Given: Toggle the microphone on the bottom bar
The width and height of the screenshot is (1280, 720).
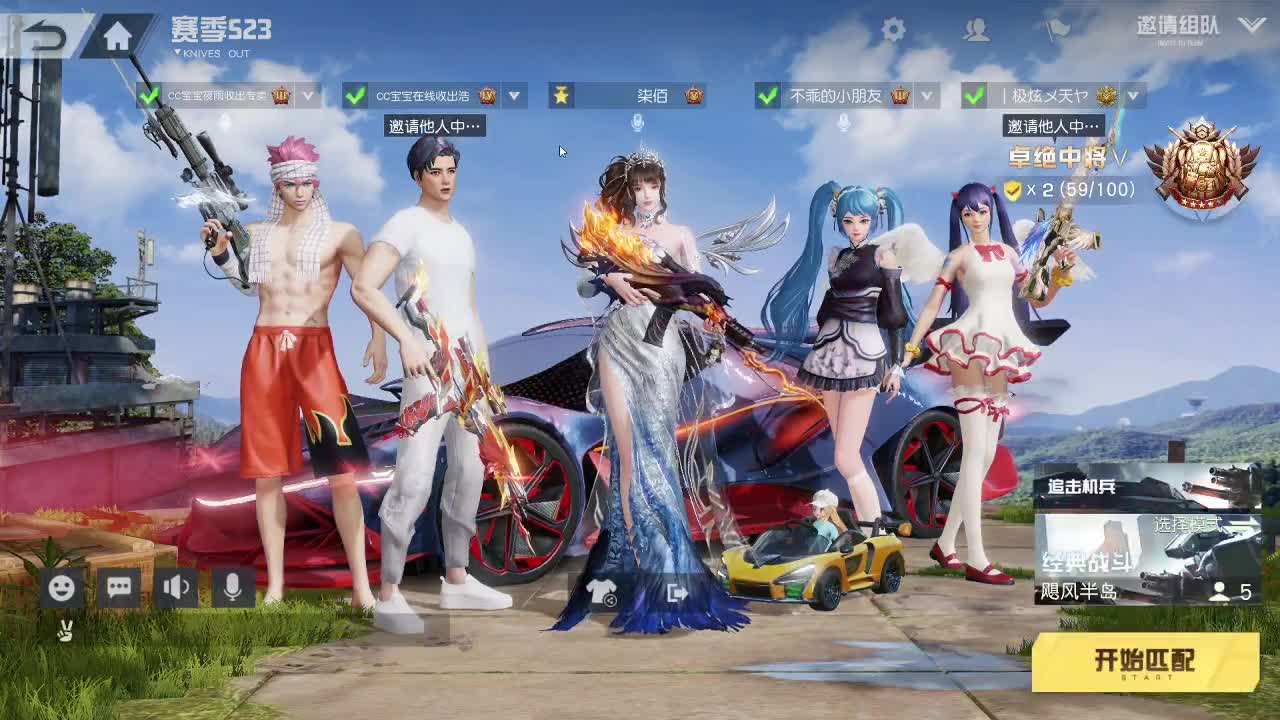Looking at the screenshot, I should [232, 588].
